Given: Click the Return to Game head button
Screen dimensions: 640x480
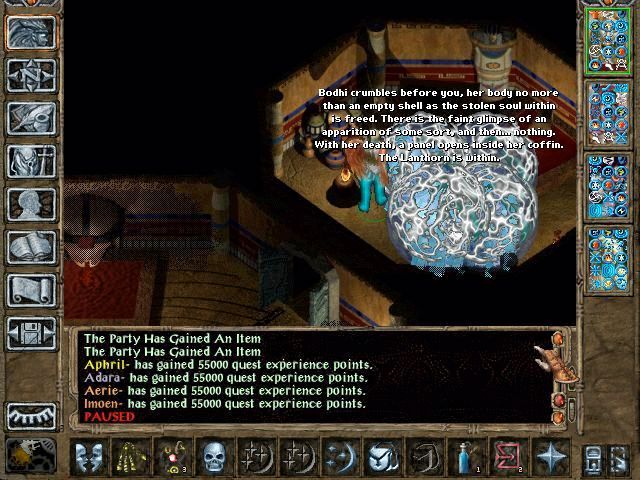Looking at the screenshot, I should pyautogui.click(x=30, y=32).
